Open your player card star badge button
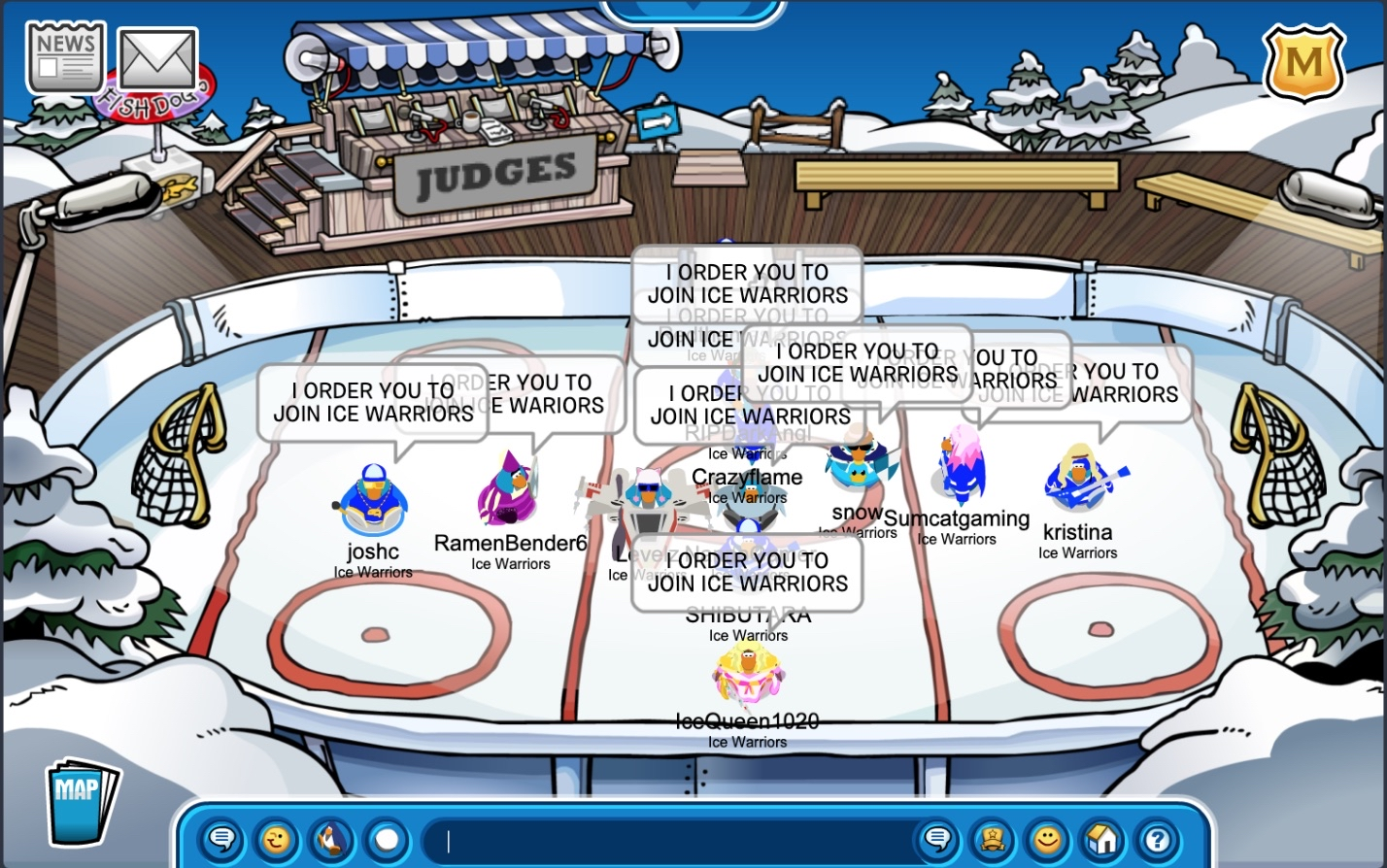Viewport: 1387px width, 868px height. click(x=993, y=839)
